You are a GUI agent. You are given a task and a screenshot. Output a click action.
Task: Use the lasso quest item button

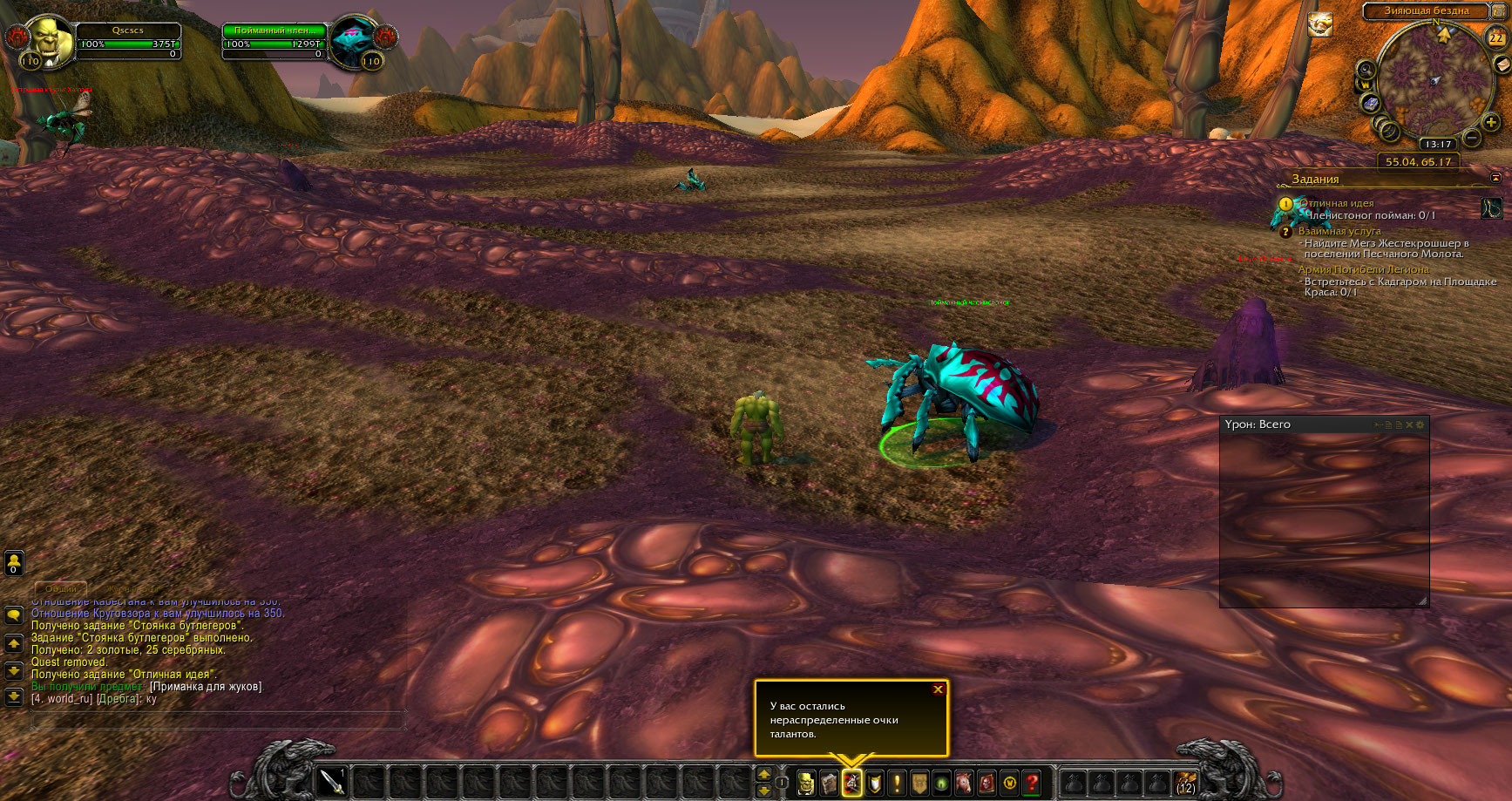click(1491, 208)
